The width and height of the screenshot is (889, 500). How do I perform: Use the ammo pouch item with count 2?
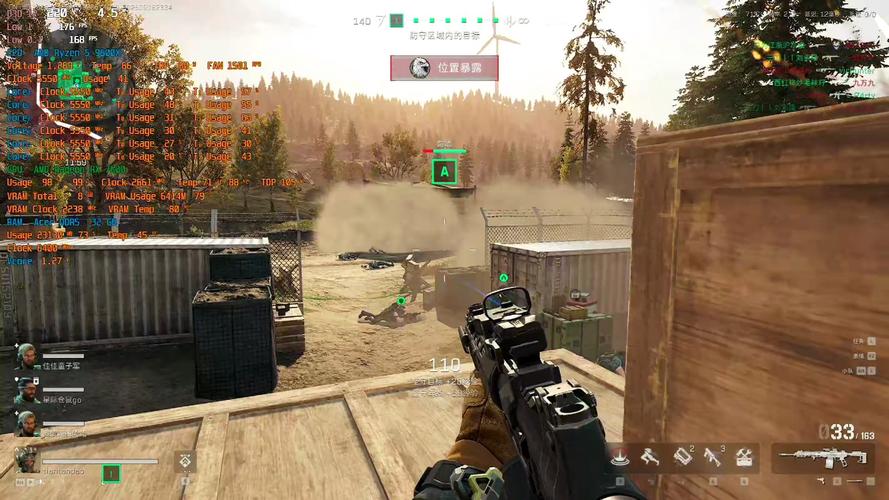coord(682,457)
